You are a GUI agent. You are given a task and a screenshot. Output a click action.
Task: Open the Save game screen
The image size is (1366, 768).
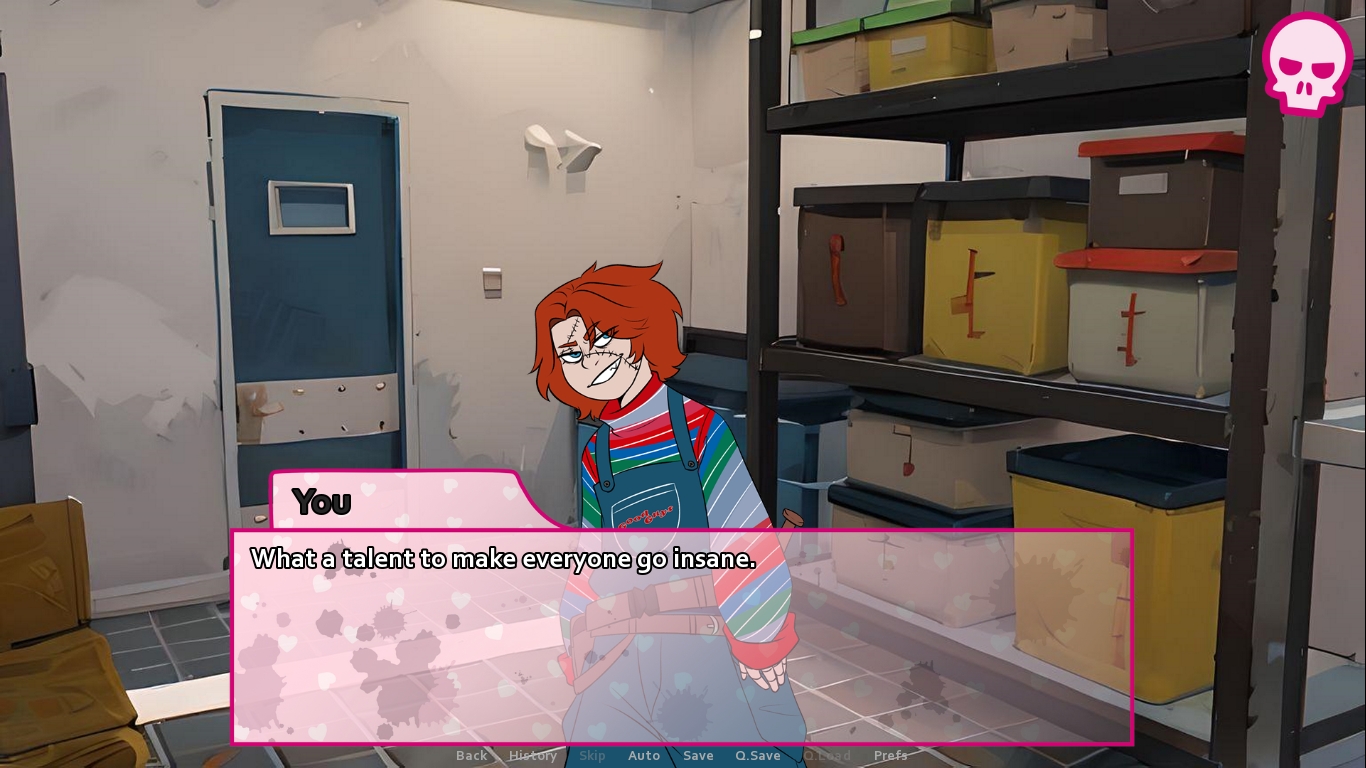[x=698, y=756]
